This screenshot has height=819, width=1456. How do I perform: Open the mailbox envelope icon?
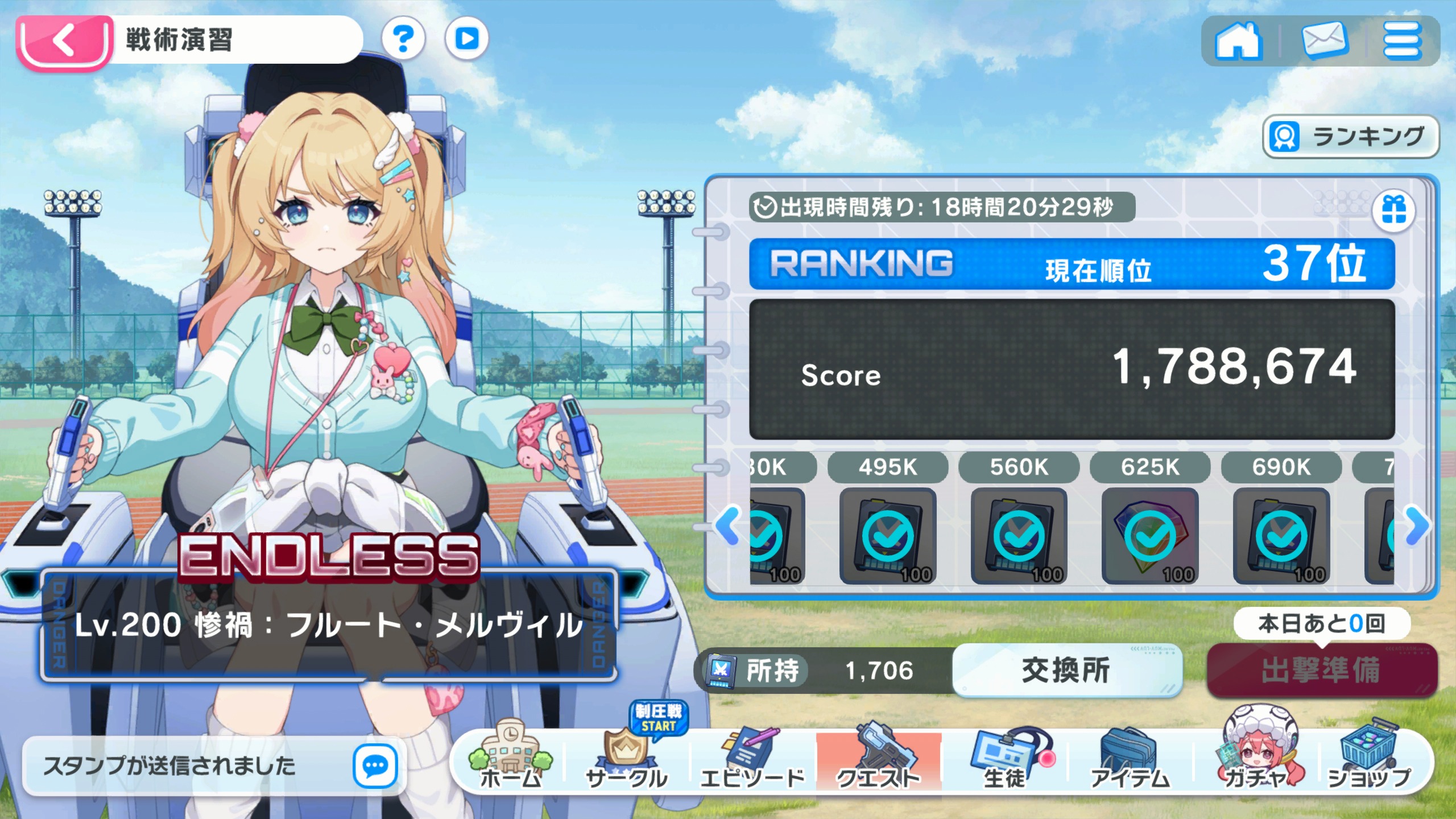click(x=1325, y=41)
